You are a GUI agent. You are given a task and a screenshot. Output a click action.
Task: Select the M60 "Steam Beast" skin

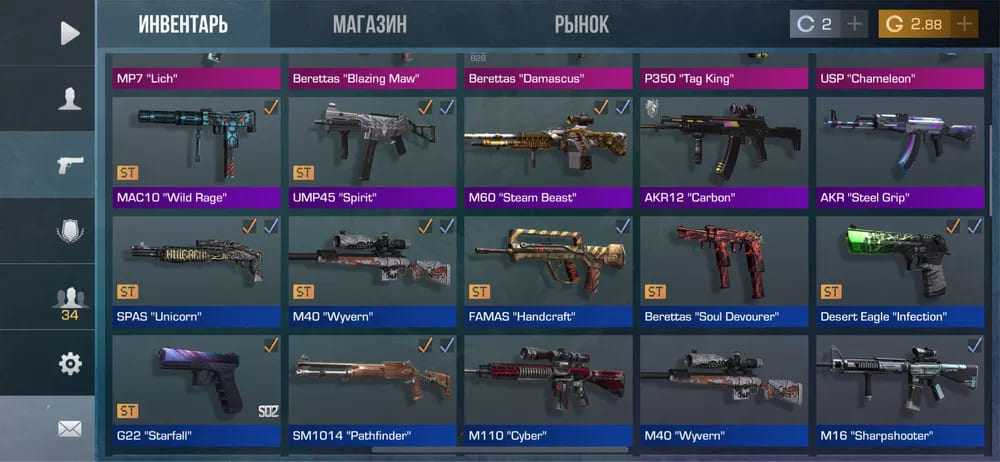click(x=548, y=143)
